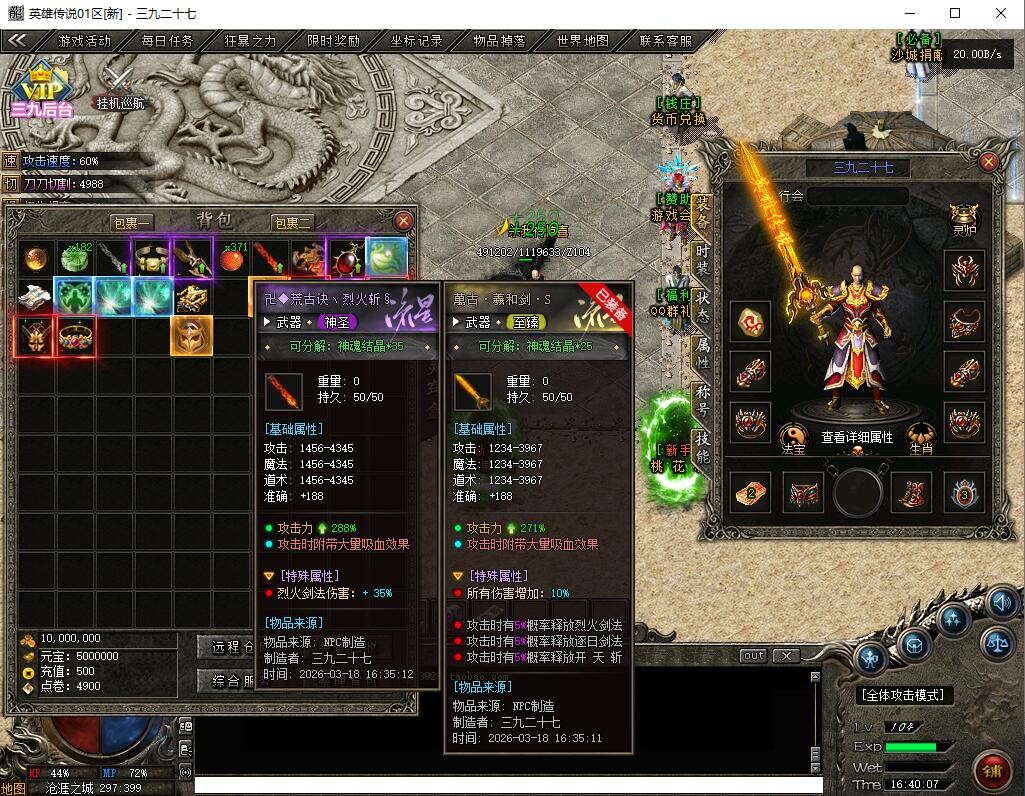Screen dimensions: 1025x796
Task: Switch to the 包裹二 bag tab
Action: (292, 222)
